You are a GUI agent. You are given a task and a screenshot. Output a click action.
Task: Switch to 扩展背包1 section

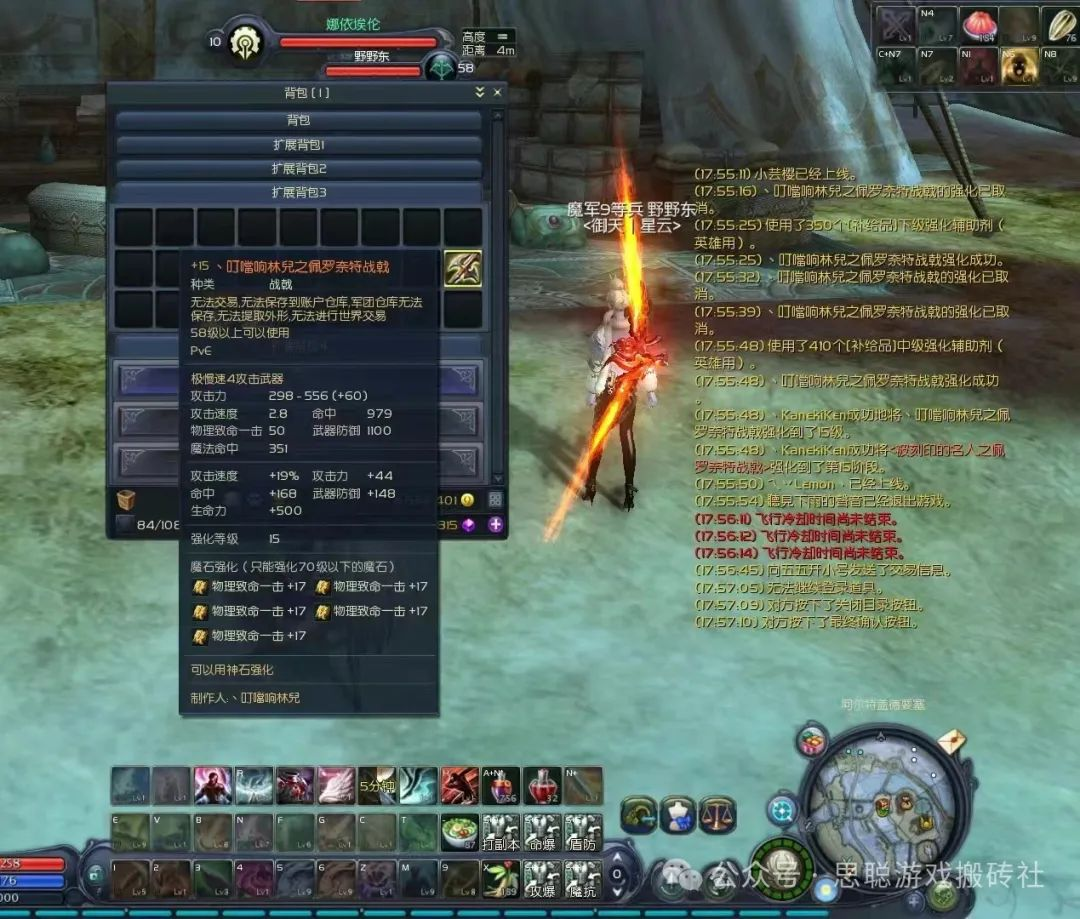tap(299, 144)
